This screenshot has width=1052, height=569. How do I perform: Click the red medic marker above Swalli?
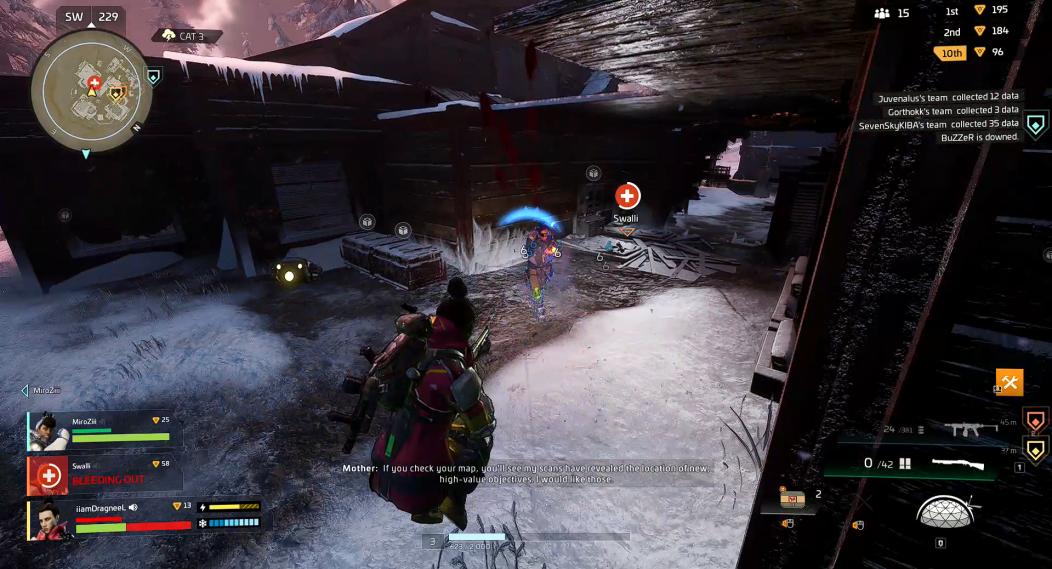click(x=627, y=195)
